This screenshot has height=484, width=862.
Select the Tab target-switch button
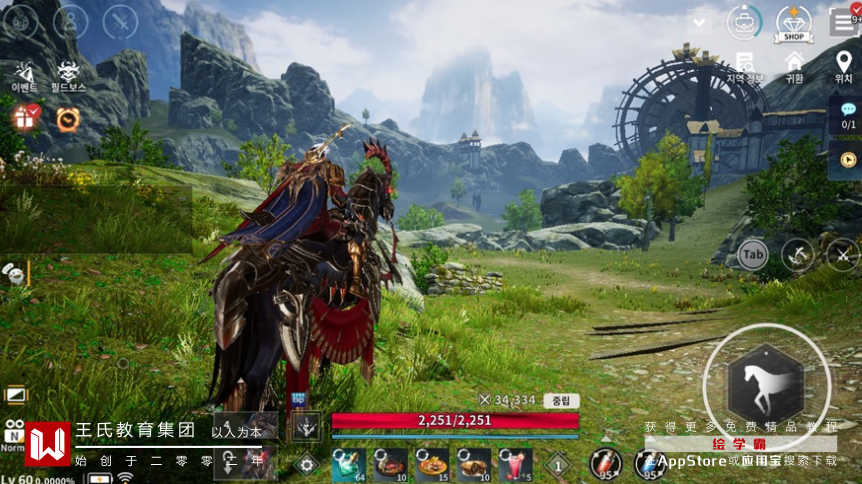pyautogui.click(x=752, y=255)
